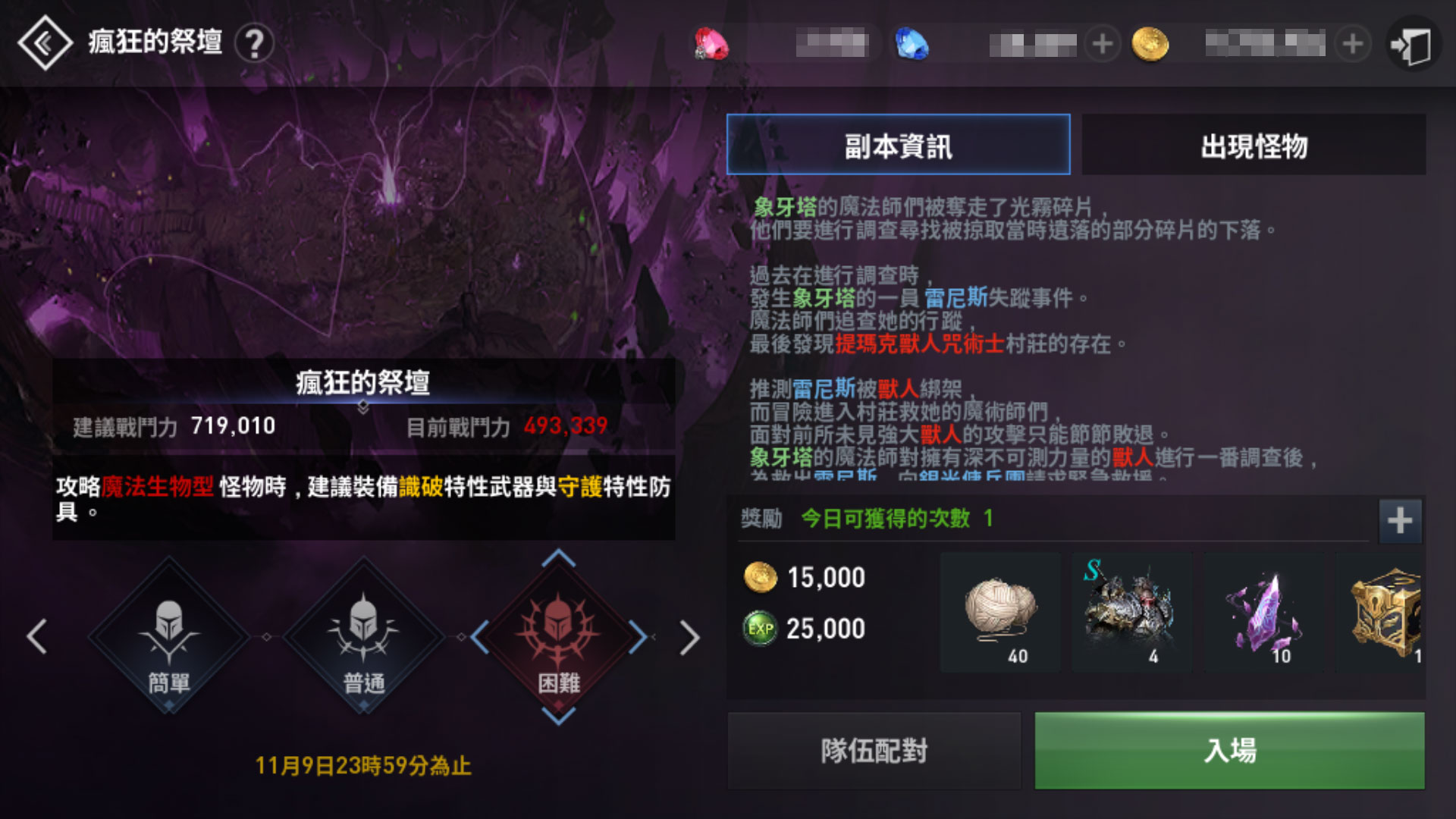1456x819 pixels.
Task: Tap the back arrow button at top left
Action: pos(44,43)
